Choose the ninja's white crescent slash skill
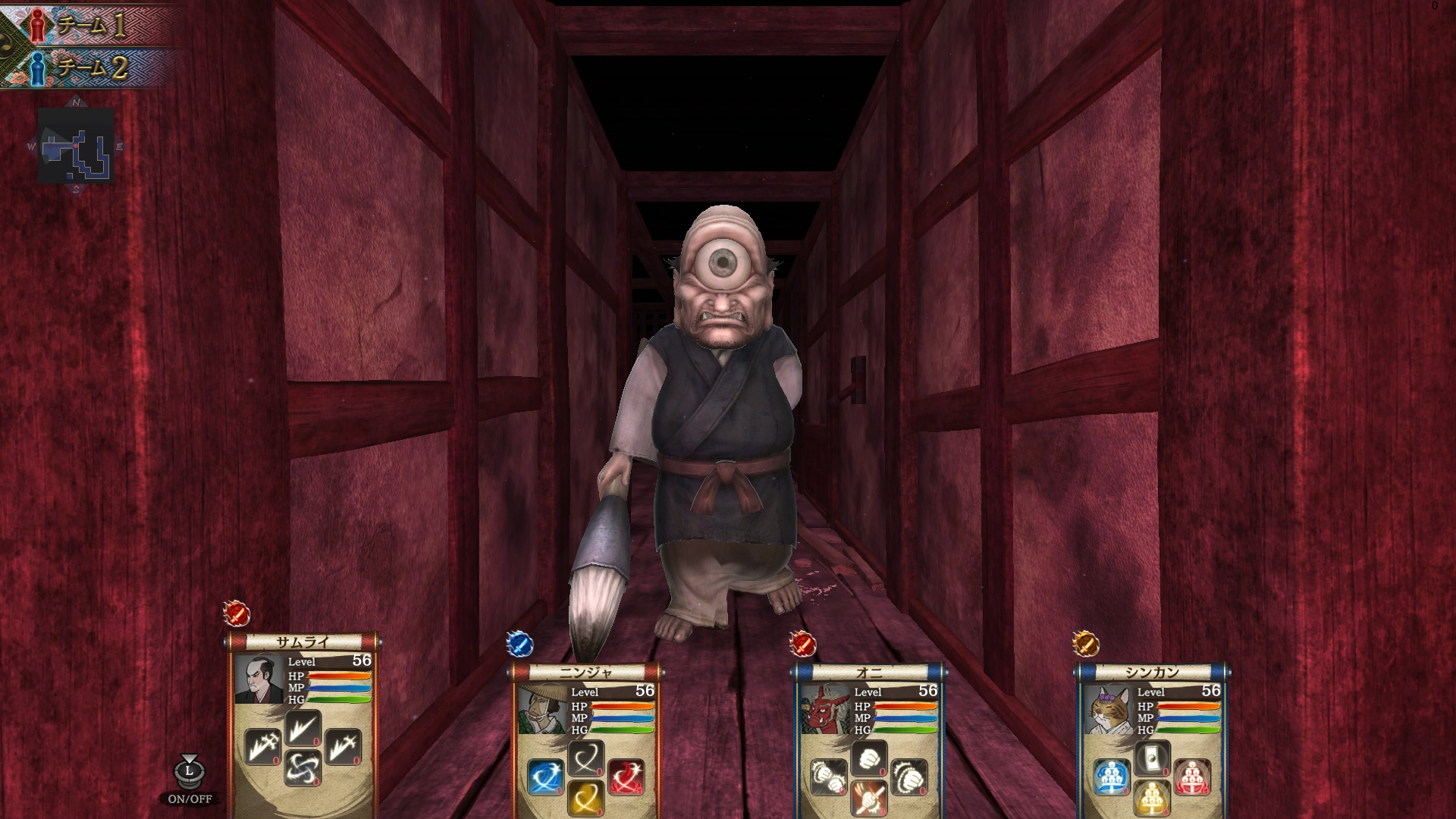This screenshot has height=819, width=1456. 586,758
